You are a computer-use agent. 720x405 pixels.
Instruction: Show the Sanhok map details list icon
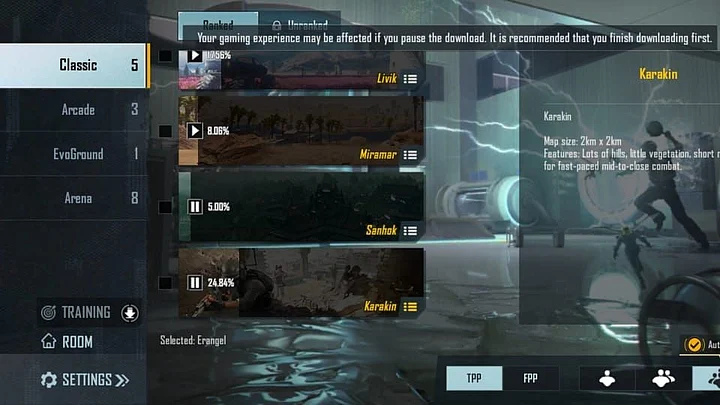pos(411,231)
